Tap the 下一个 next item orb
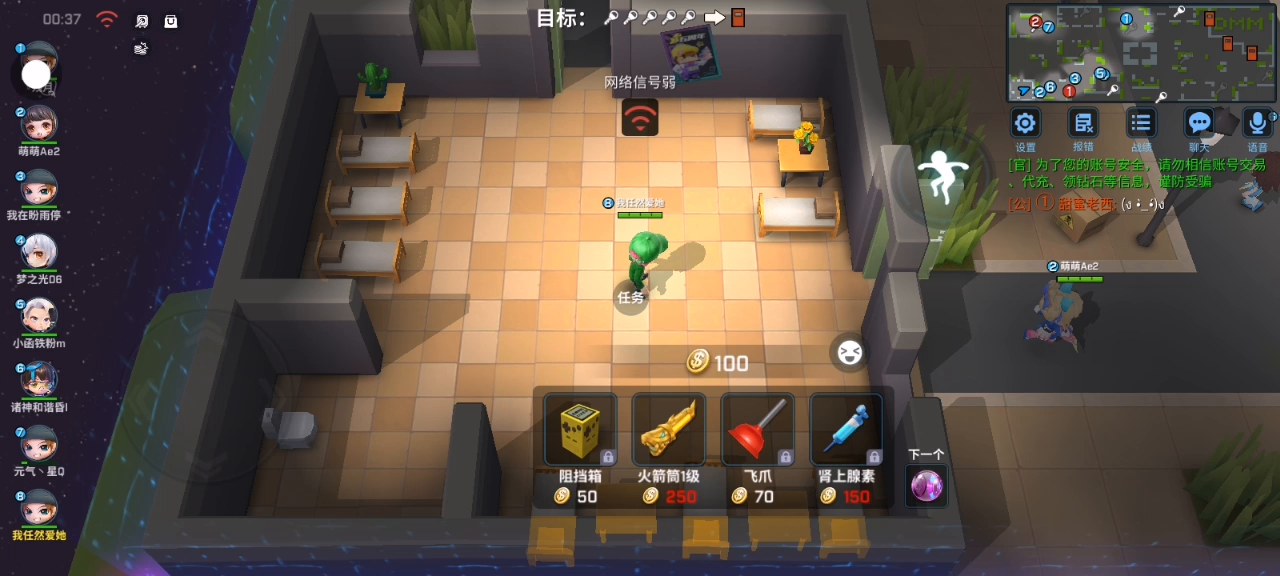Image resolution: width=1280 pixels, height=576 pixels. pyautogui.click(x=926, y=486)
